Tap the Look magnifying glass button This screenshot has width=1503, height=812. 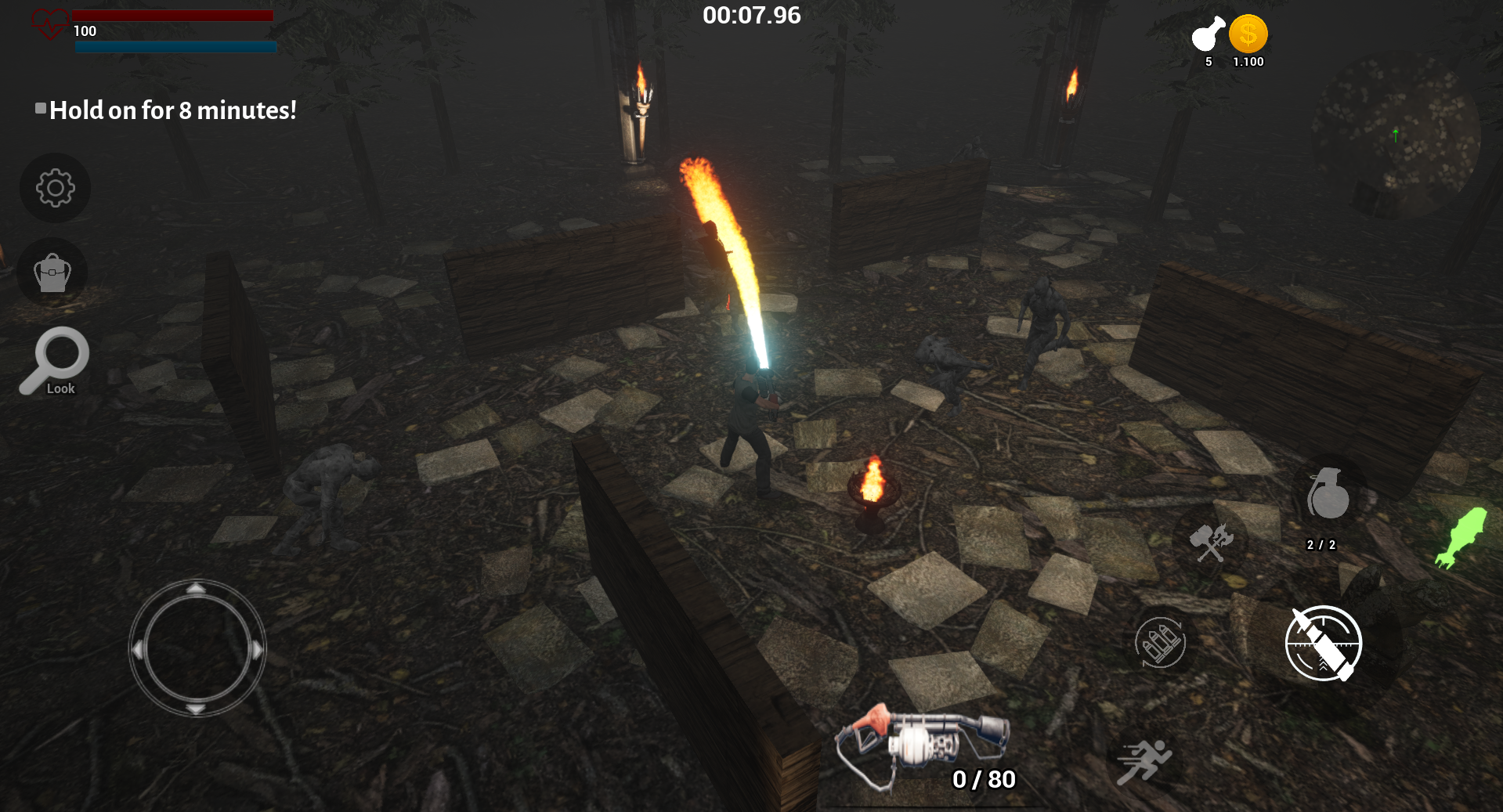click(x=56, y=361)
